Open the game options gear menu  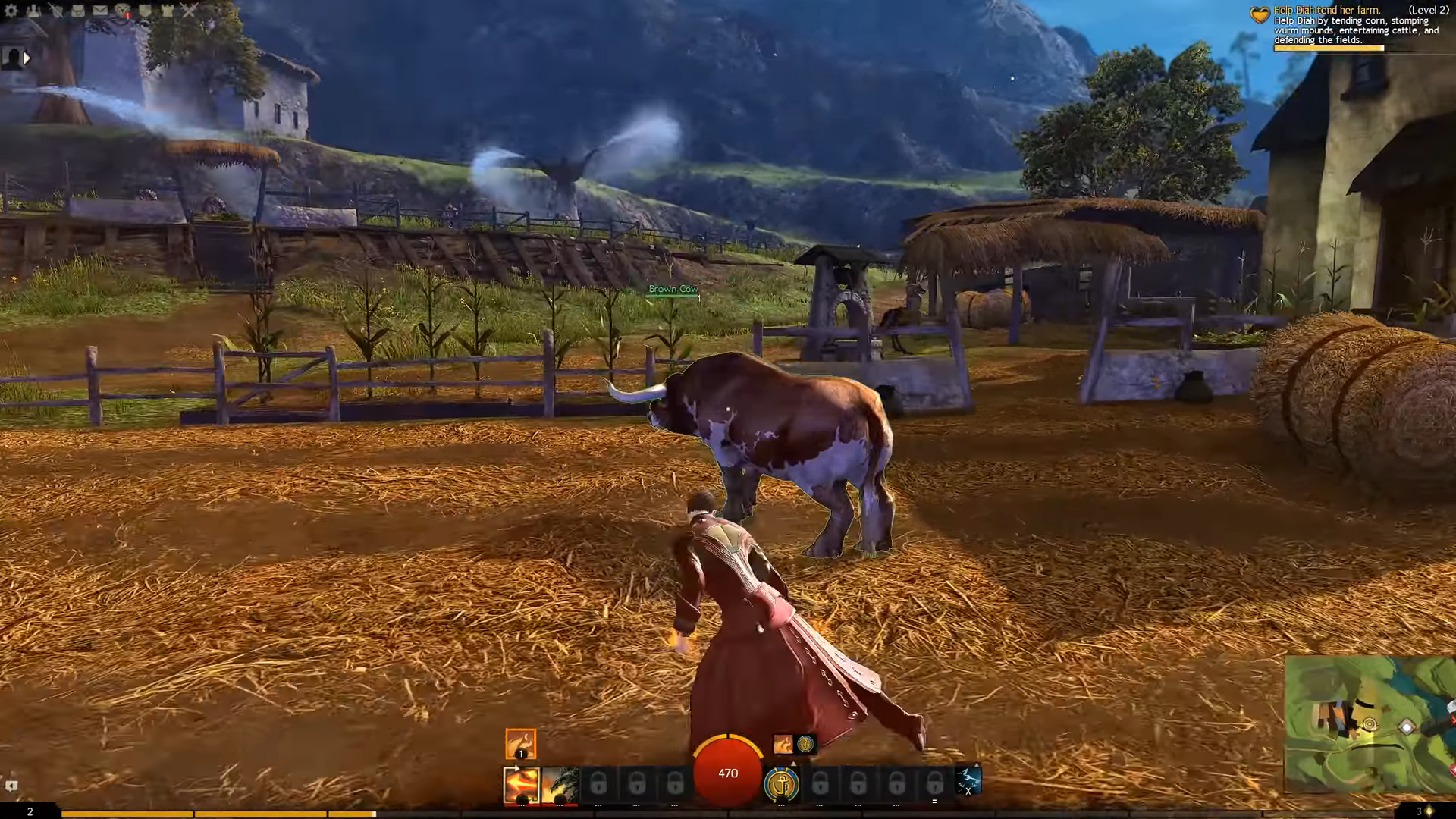point(12,11)
